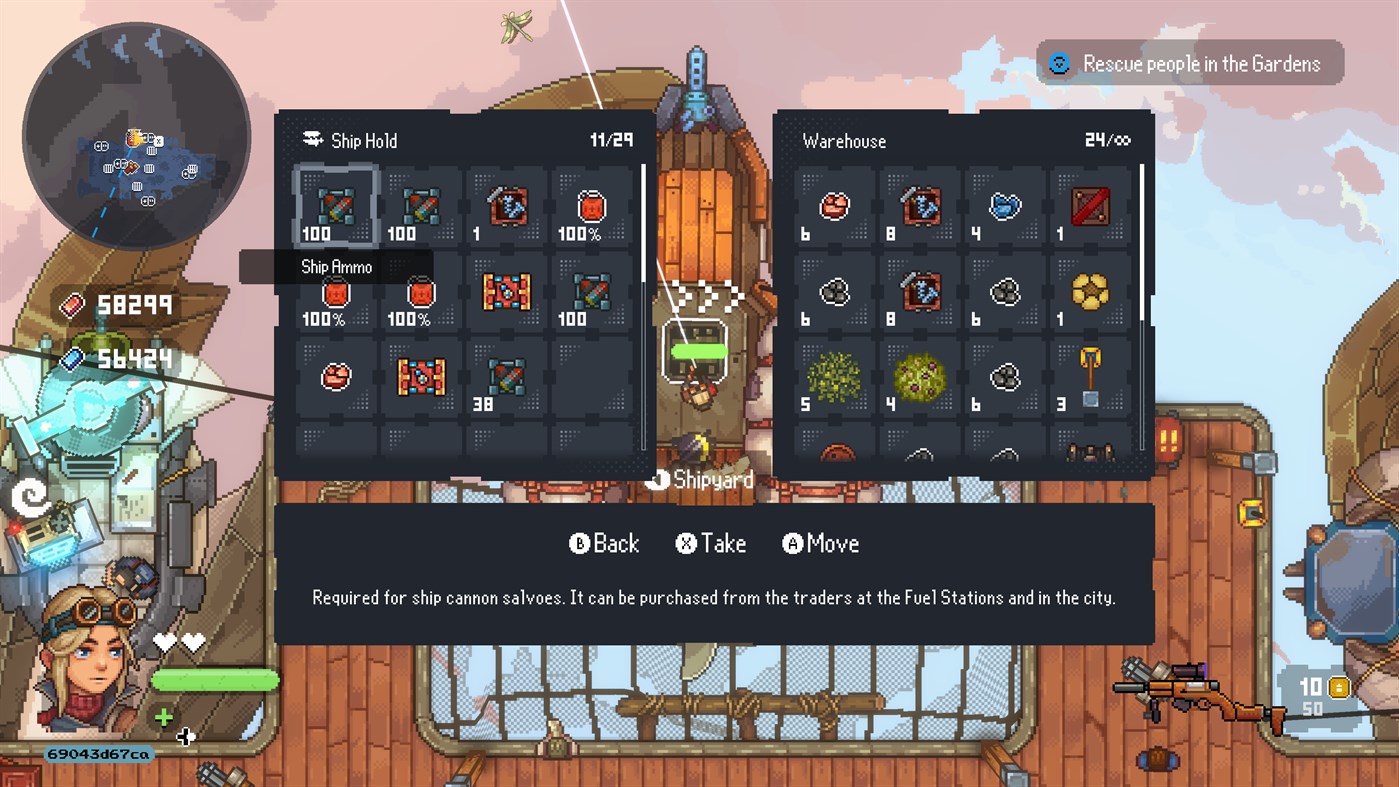Select the crossed-out crate in the Warehouse
The width and height of the screenshot is (1399, 787).
(1091, 205)
